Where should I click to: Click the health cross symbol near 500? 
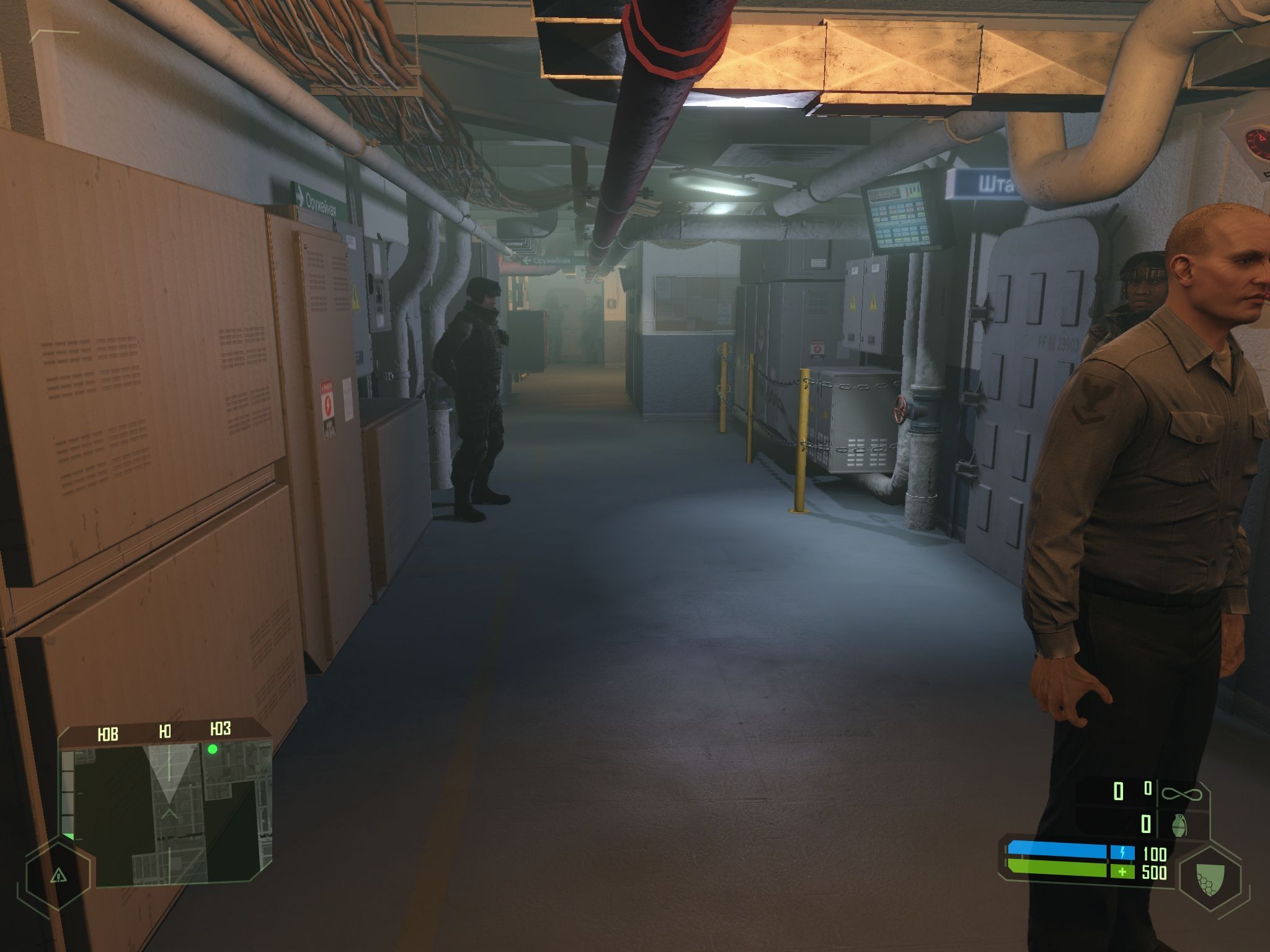[x=1122, y=872]
